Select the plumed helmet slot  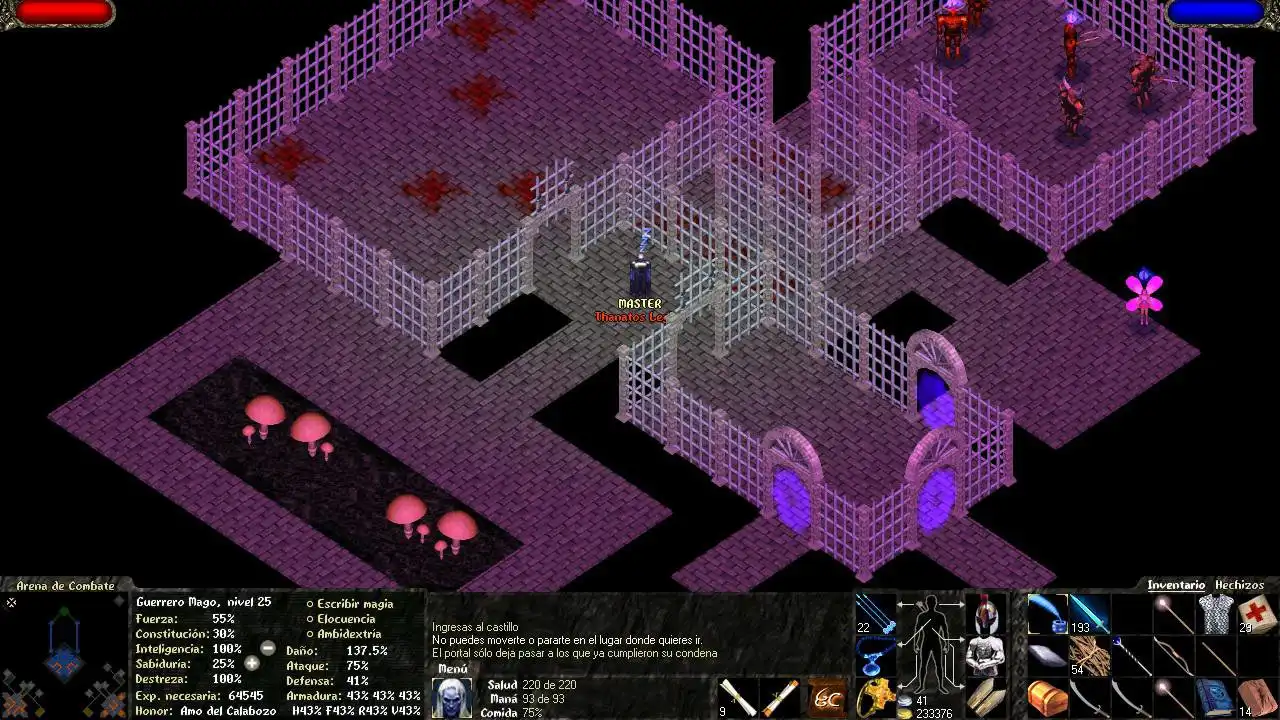pos(986,612)
